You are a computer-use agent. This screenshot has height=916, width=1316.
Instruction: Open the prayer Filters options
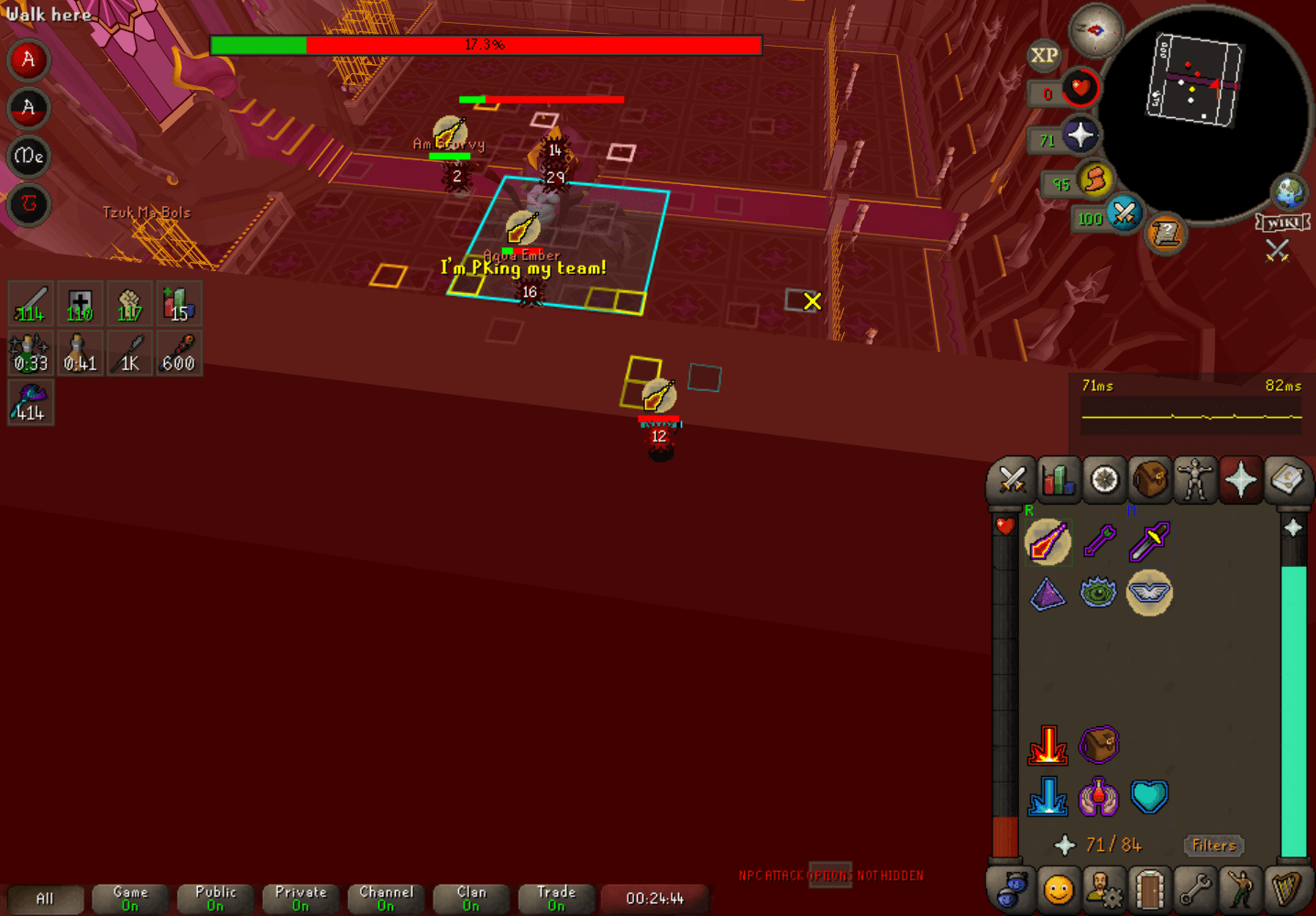coord(1213,845)
